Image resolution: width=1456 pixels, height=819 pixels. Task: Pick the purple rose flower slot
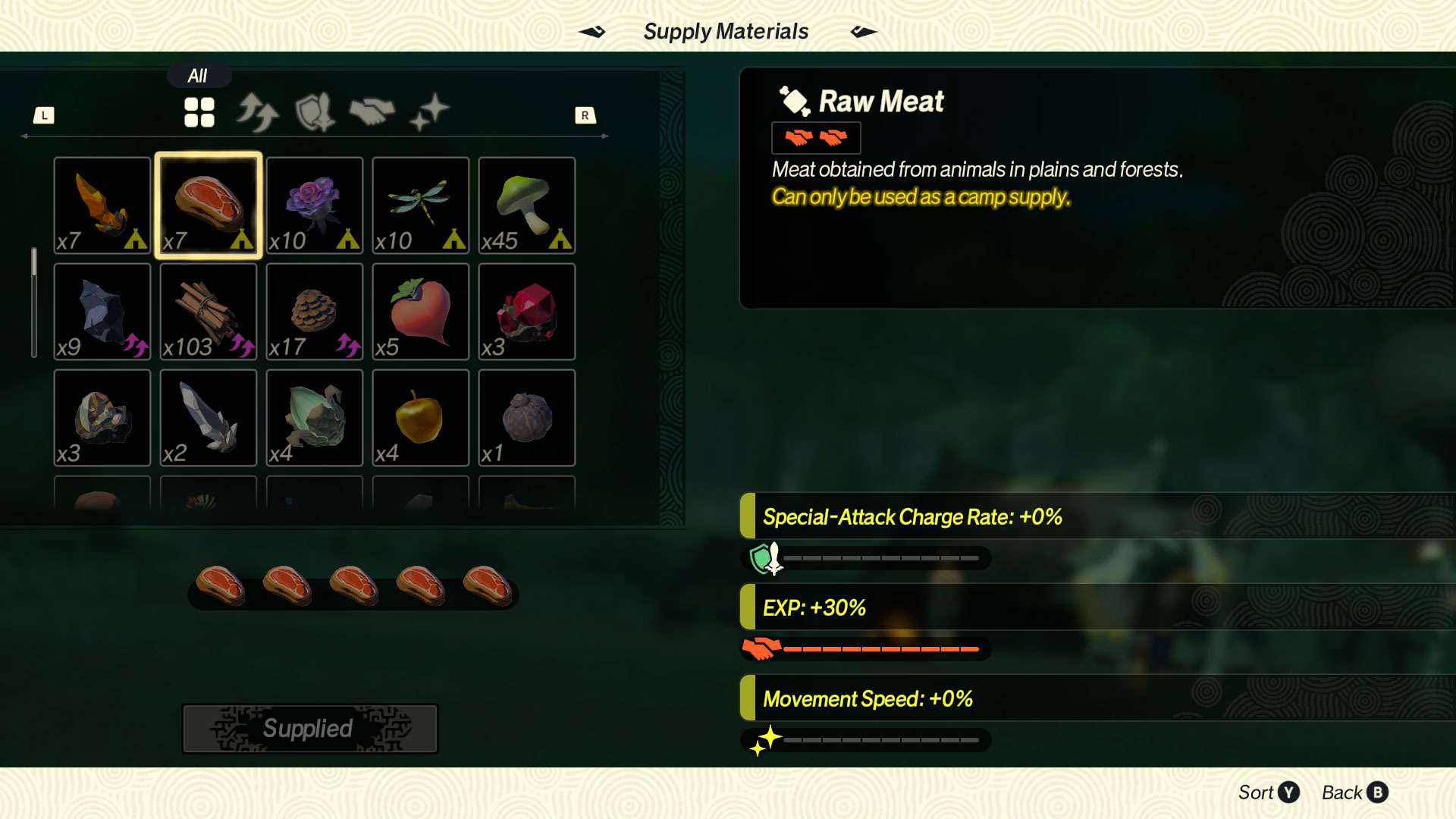[315, 206]
